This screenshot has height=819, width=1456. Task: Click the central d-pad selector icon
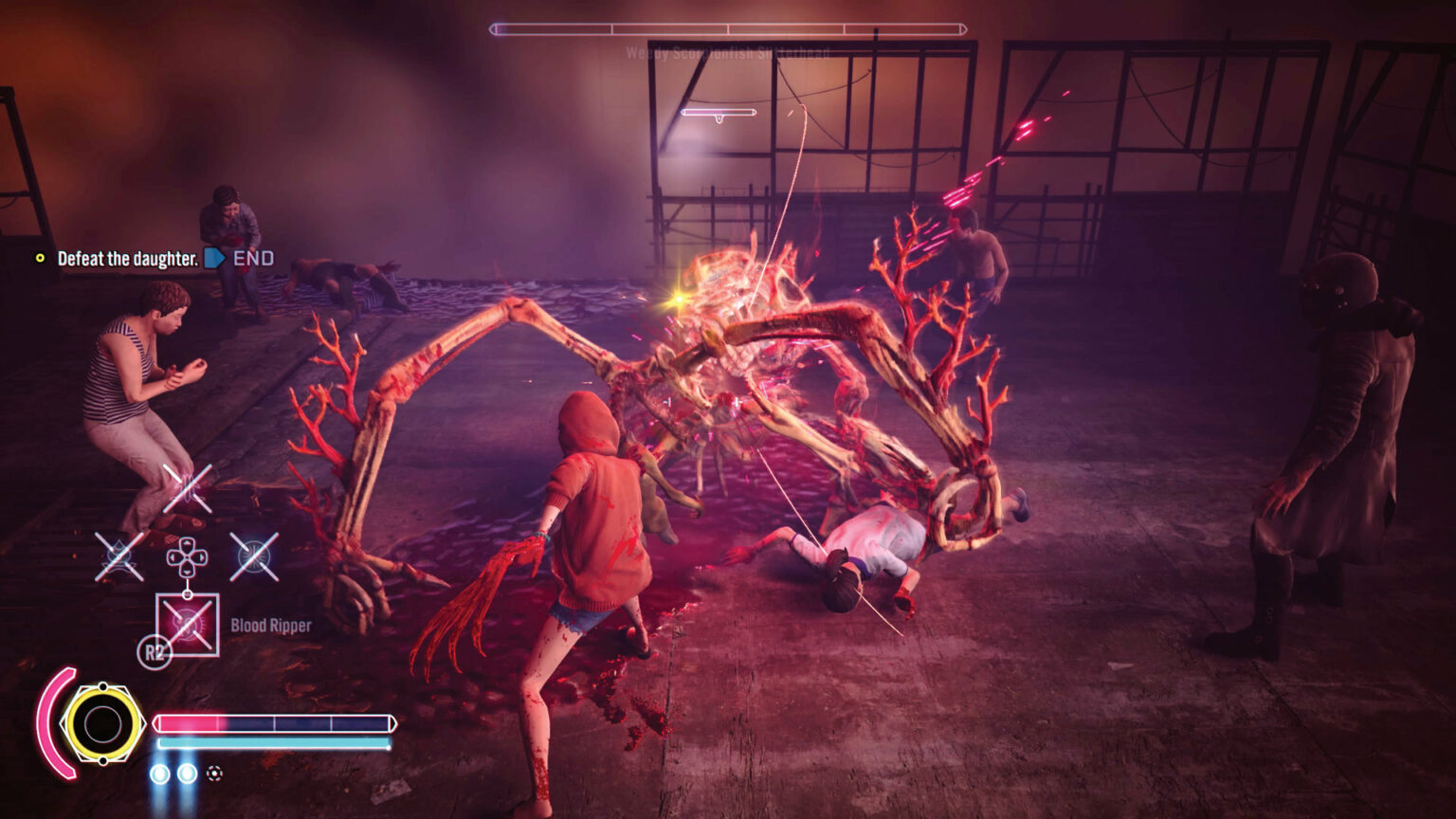(x=186, y=556)
